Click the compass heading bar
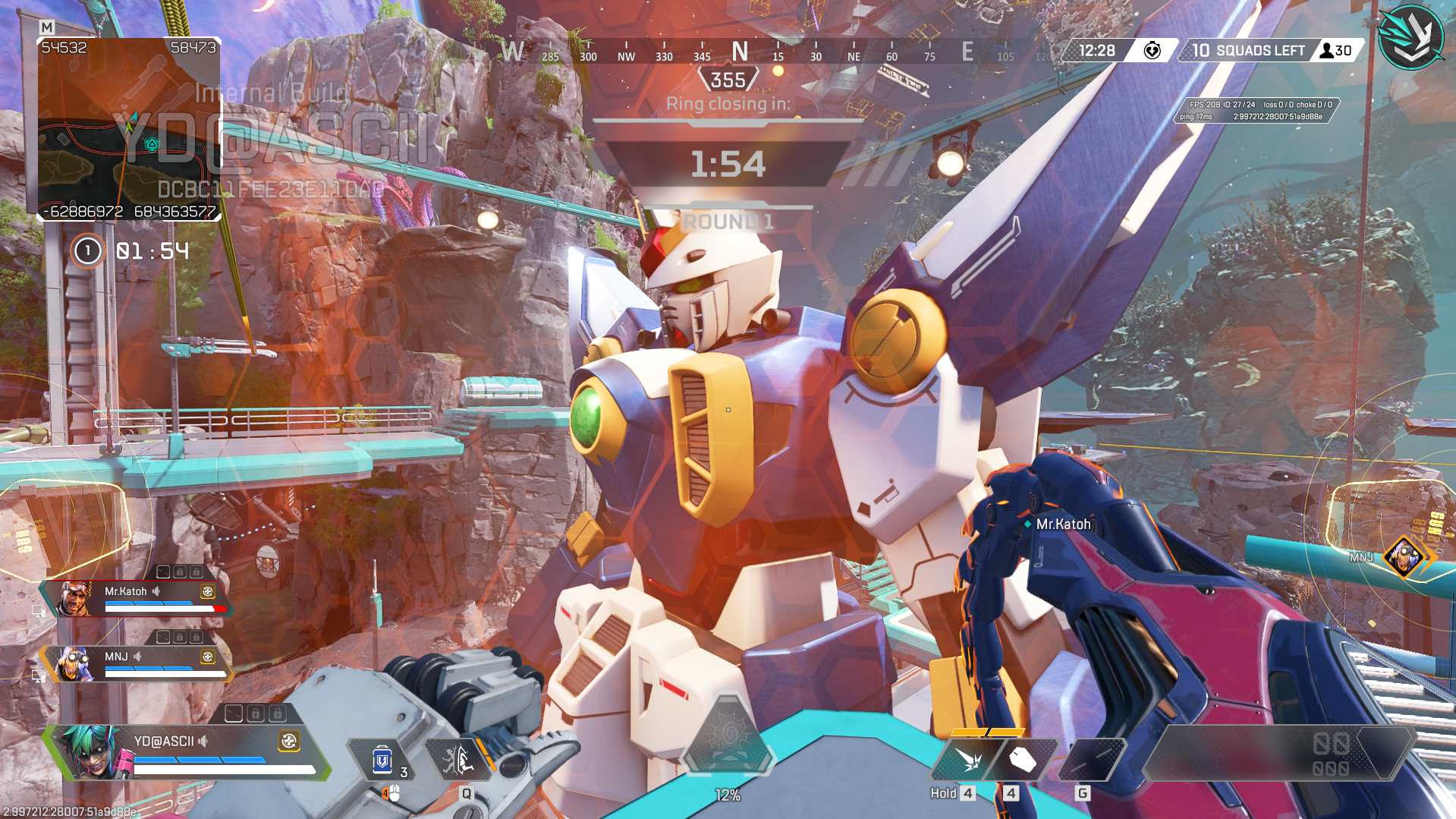This screenshot has width=1456, height=819. [x=740, y=53]
